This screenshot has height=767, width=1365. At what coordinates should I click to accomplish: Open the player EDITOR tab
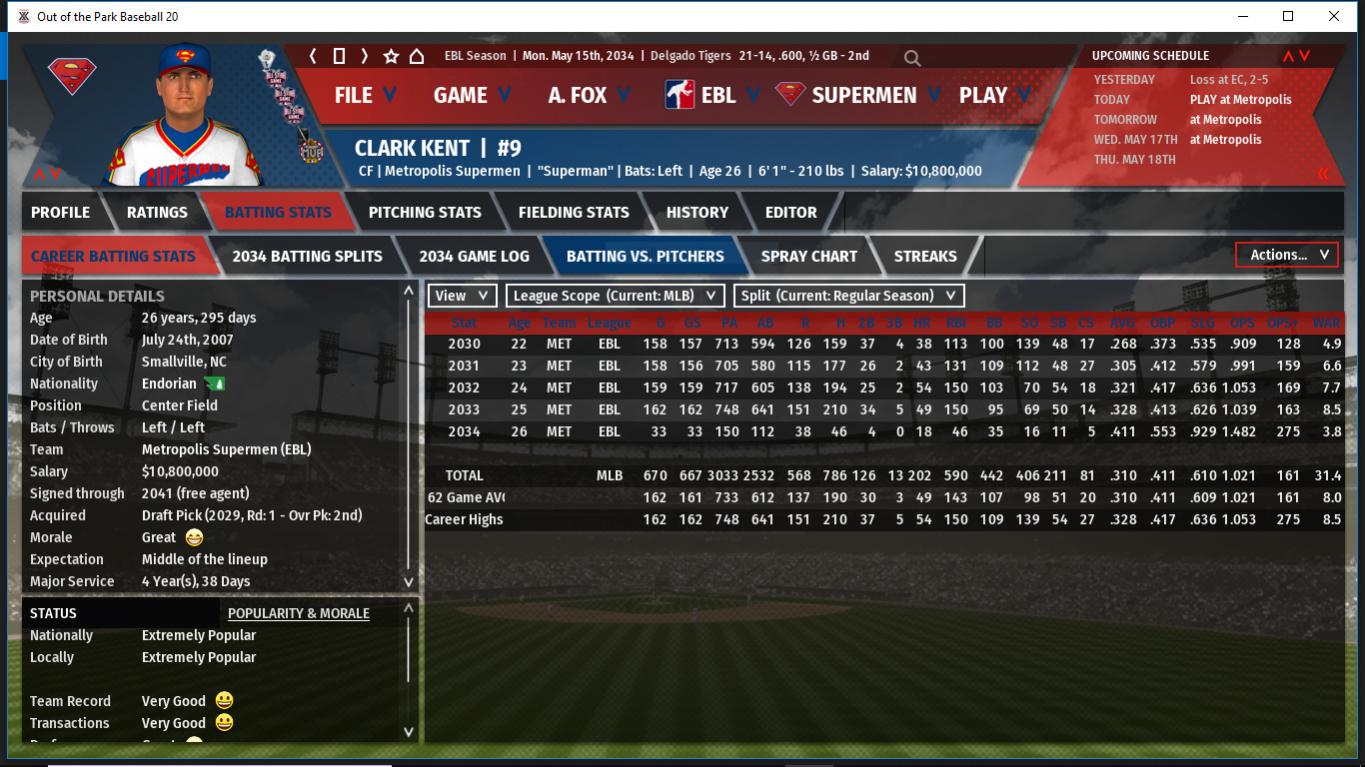tap(791, 212)
